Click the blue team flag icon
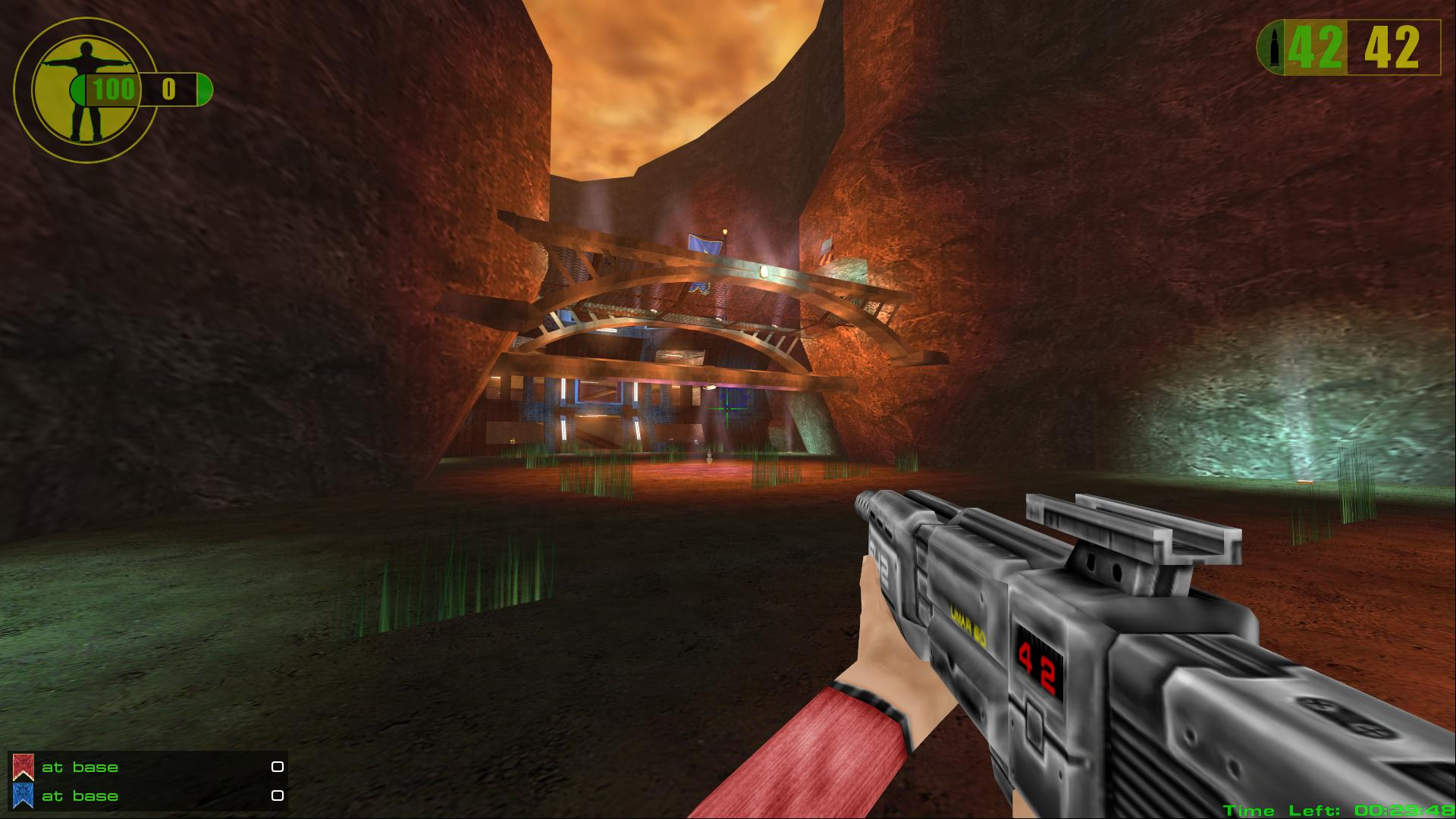 23,795
